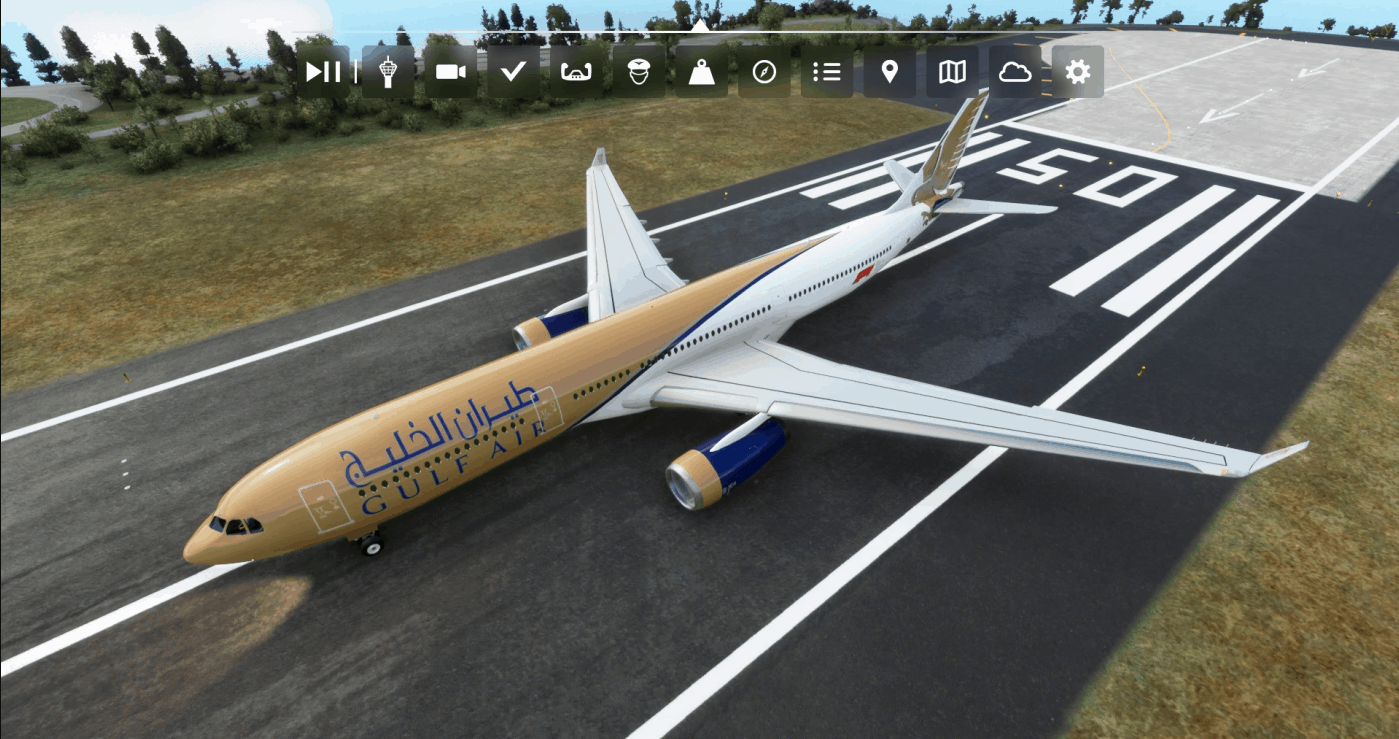
Task: Show the compass navlog panel
Action: pos(764,72)
